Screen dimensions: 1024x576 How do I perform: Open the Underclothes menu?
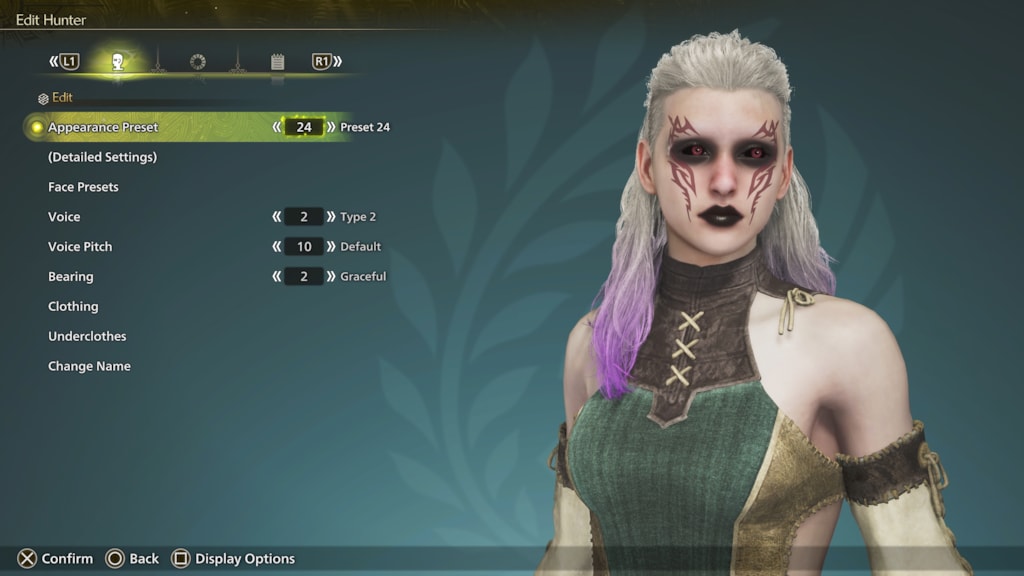tap(87, 337)
